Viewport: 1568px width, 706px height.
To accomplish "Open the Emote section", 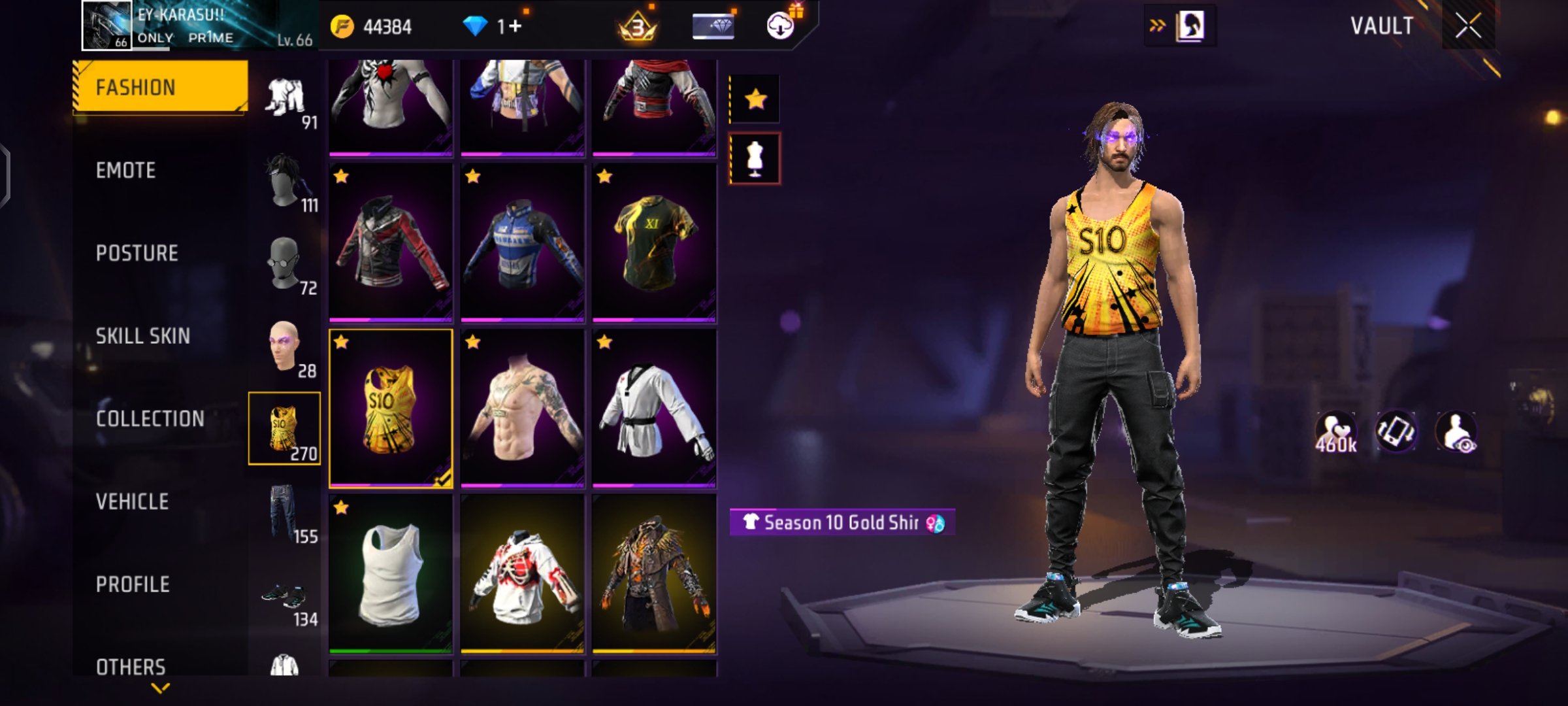I will 126,171.
